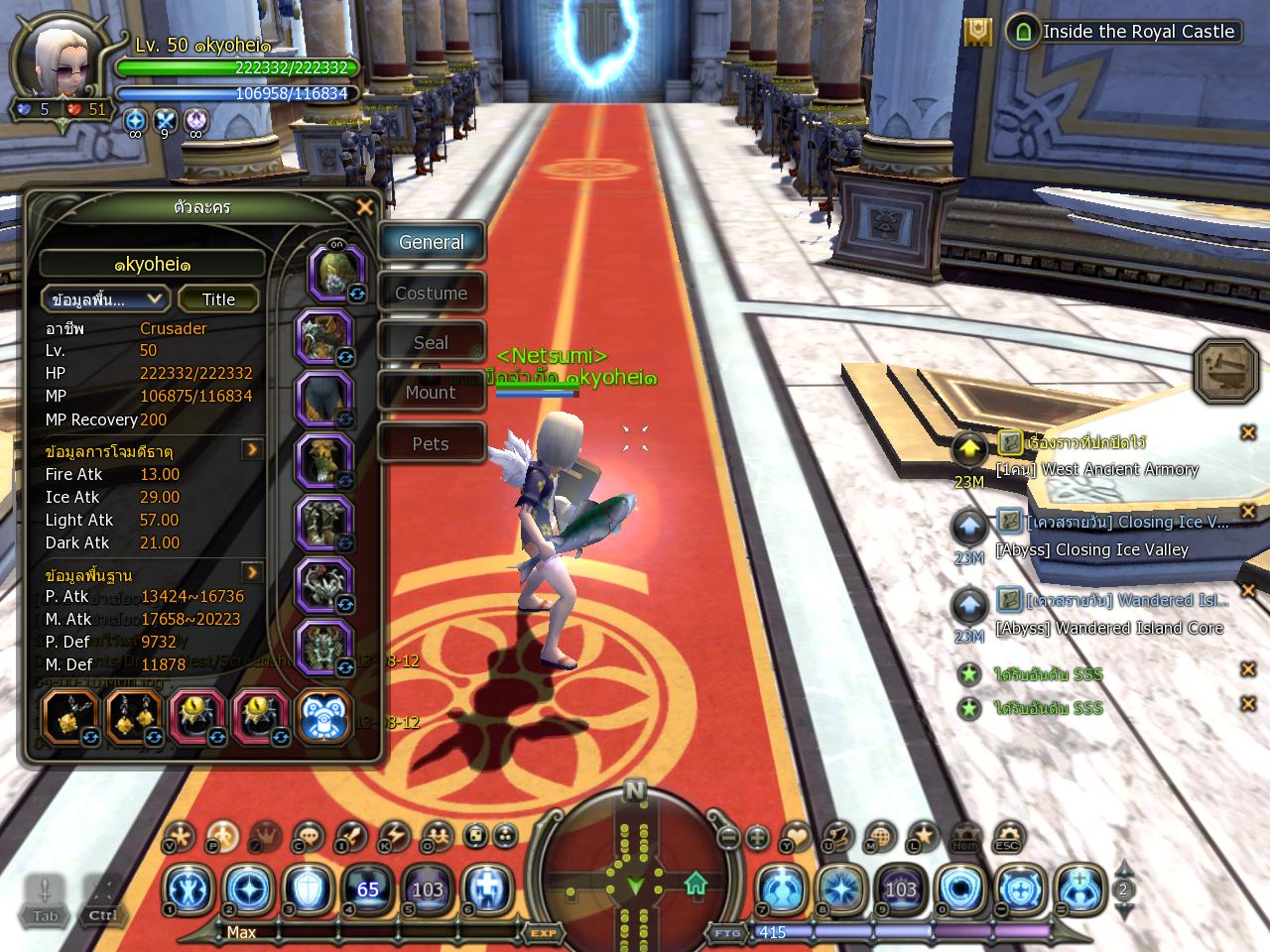
Task: Select the Mount tab
Action: point(431,393)
